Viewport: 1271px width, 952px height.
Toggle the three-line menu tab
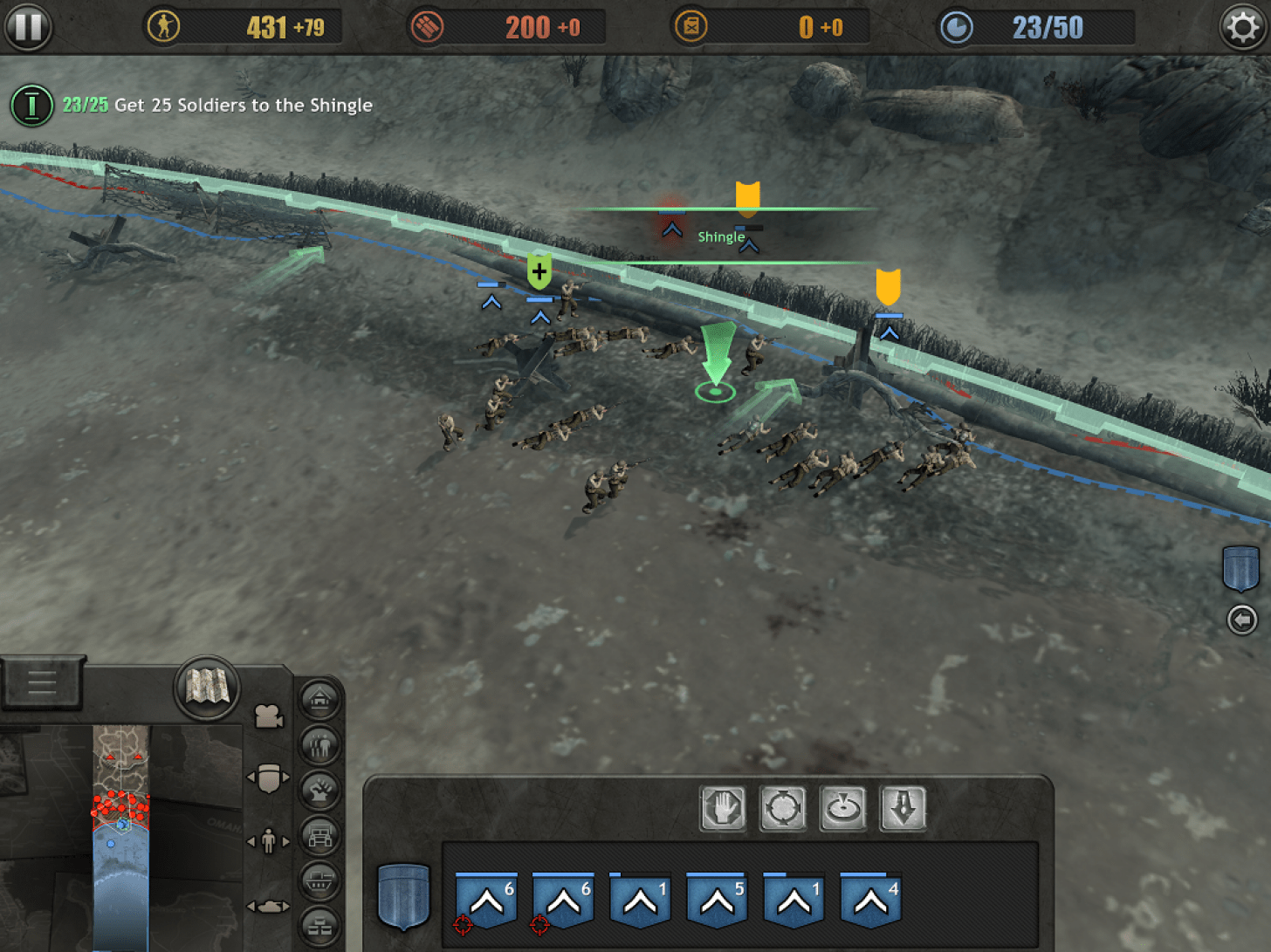coord(41,681)
